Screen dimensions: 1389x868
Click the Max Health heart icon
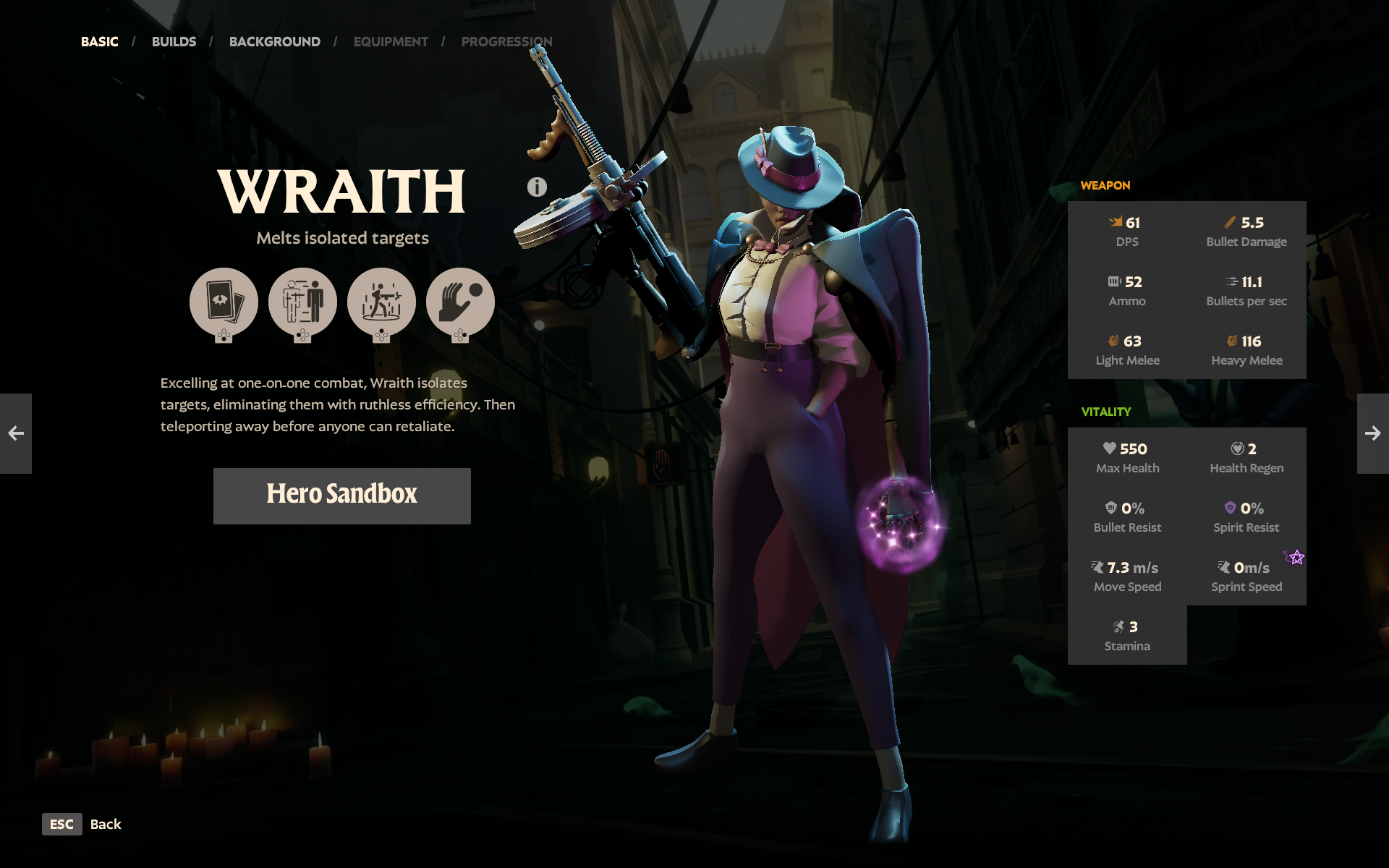(1111, 448)
